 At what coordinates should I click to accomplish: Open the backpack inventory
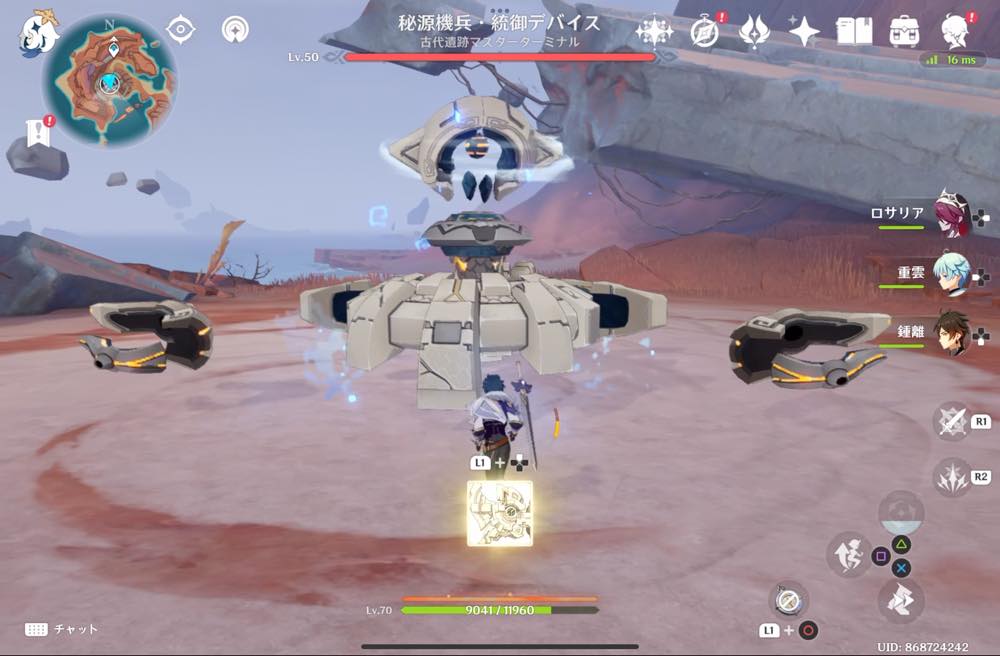905,32
